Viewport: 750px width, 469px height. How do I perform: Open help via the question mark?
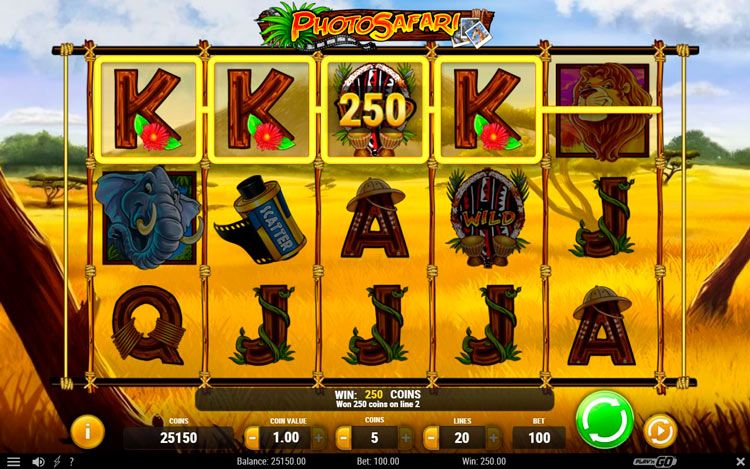71,461
